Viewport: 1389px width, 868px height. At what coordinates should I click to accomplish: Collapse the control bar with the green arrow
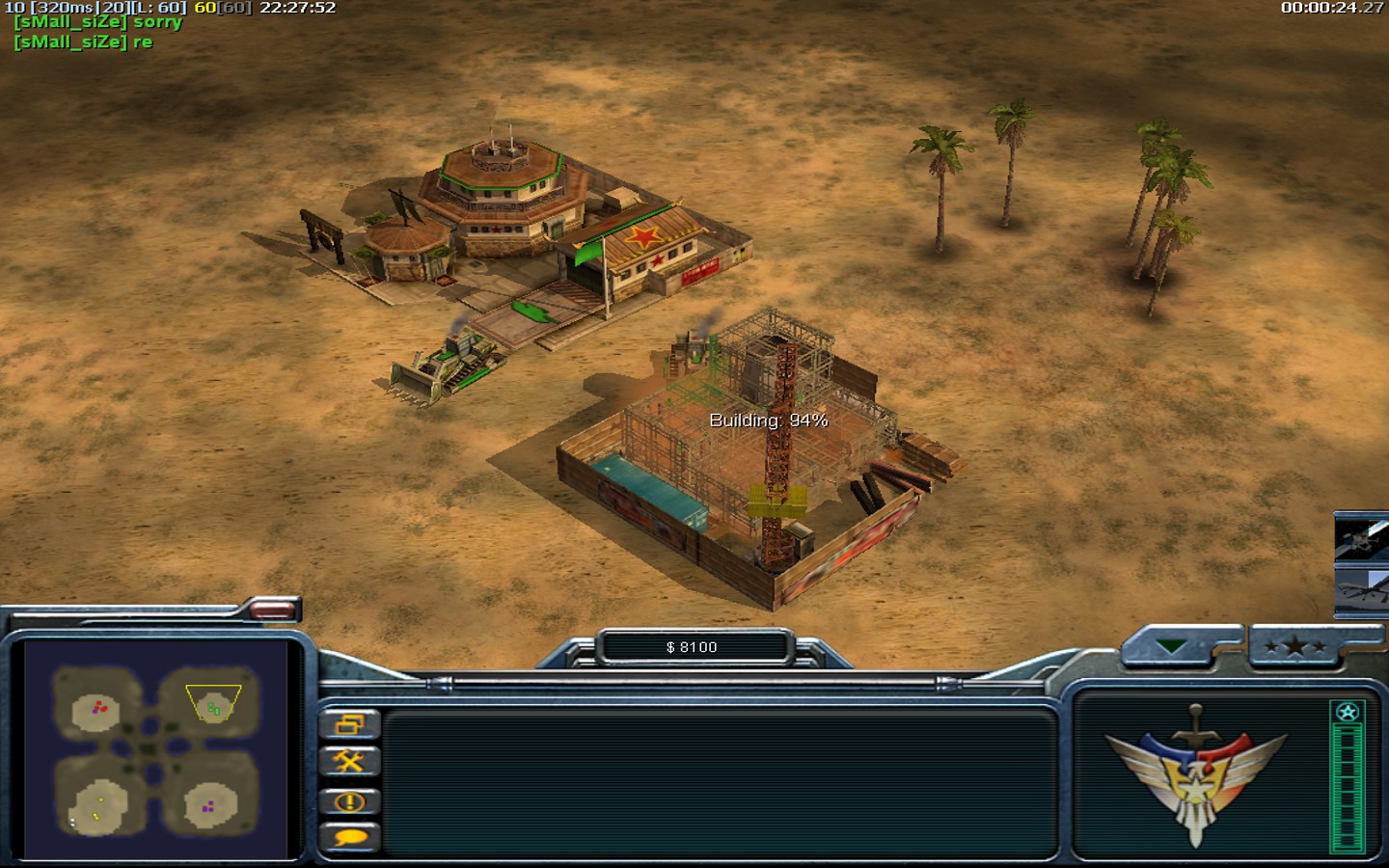1171,647
